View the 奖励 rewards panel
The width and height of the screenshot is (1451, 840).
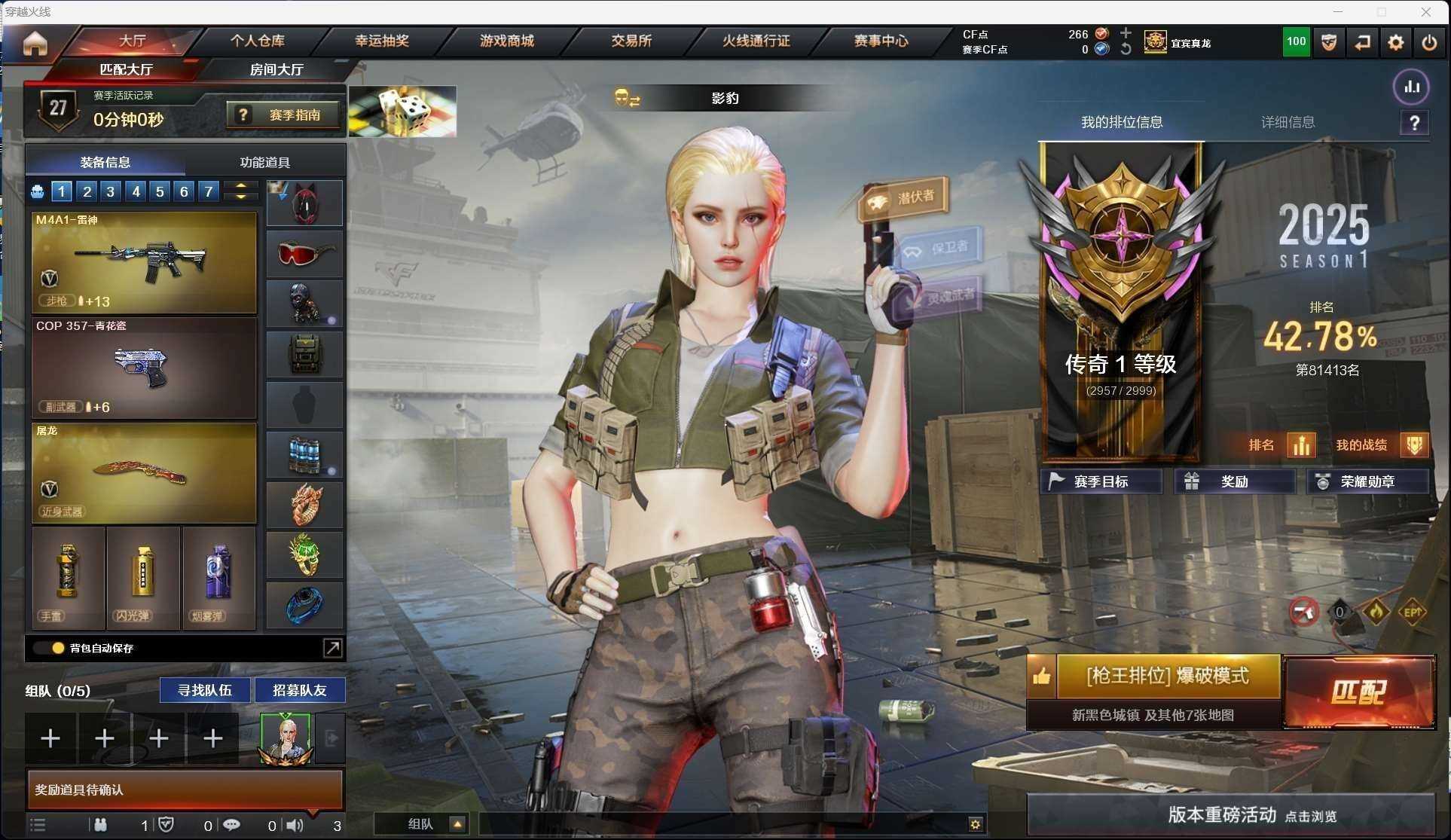(1234, 481)
